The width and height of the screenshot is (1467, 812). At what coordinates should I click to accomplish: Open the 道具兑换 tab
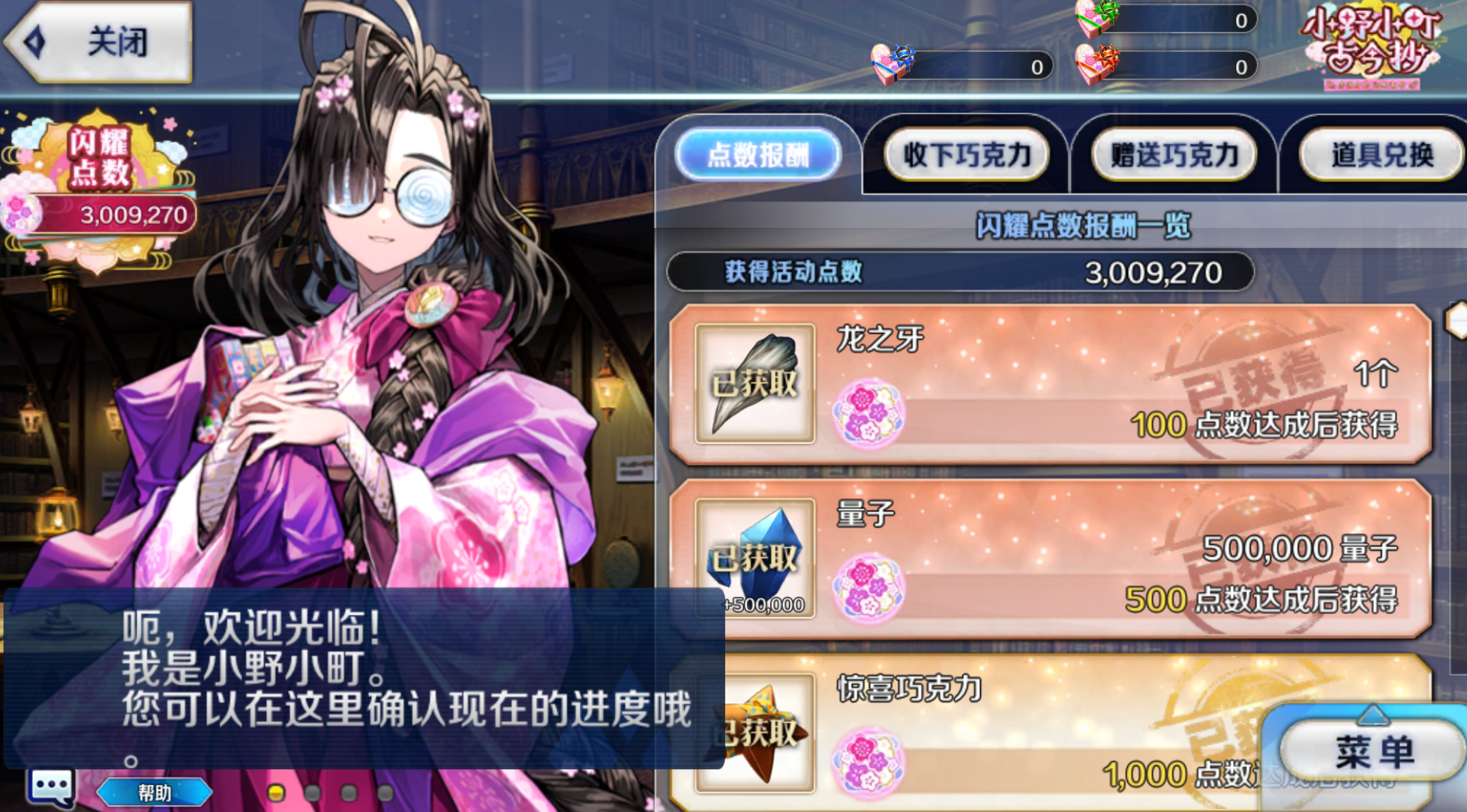1381,154
